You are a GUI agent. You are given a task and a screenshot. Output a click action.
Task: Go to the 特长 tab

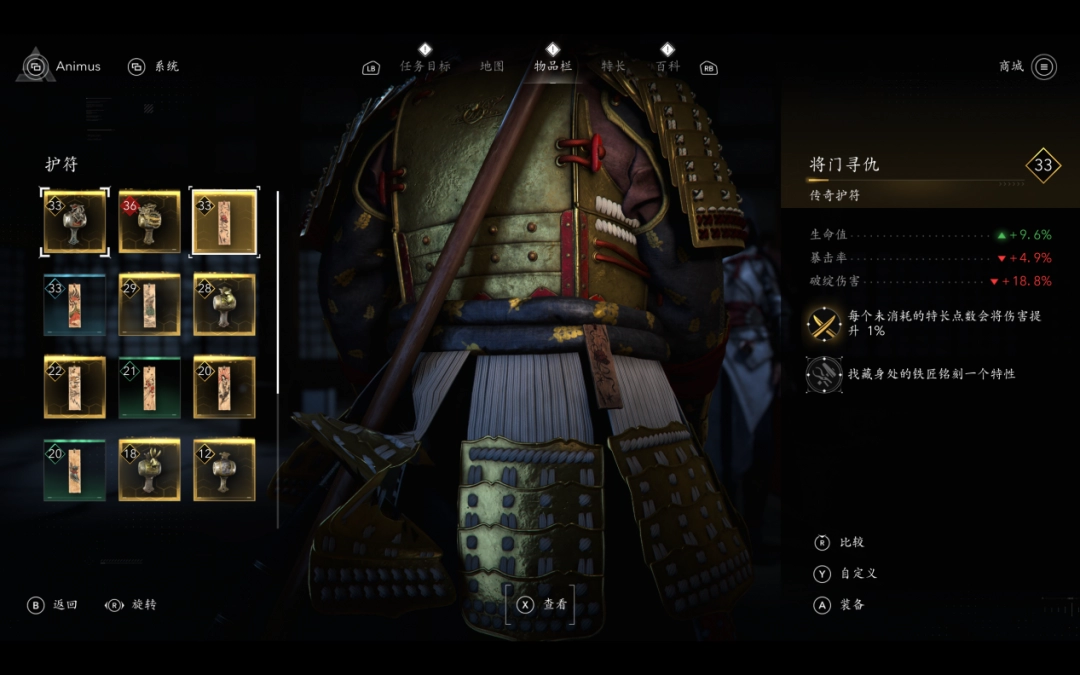click(613, 66)
